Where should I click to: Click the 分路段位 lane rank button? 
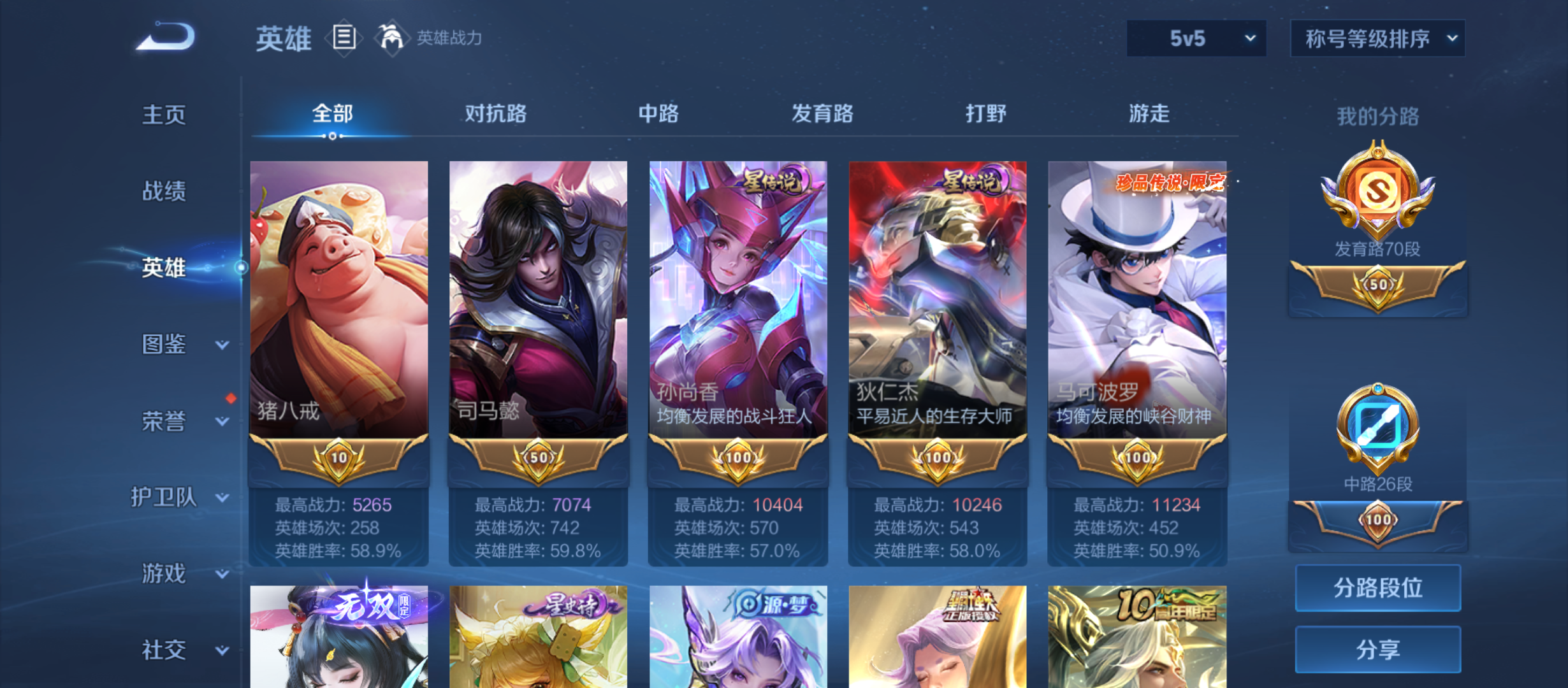[x=1378, y=588]
